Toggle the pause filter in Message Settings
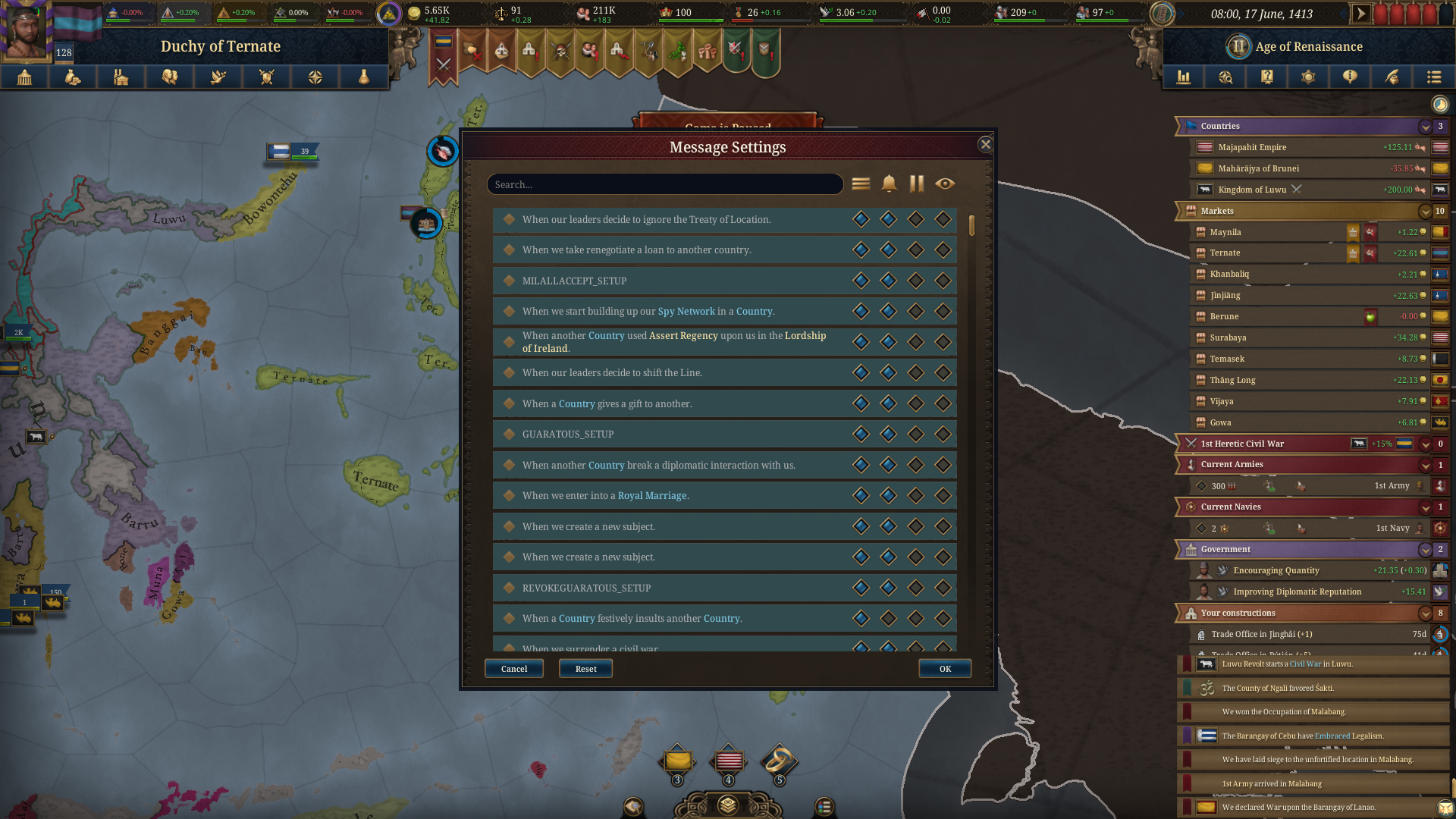Viewport: 1456px width, 819px height. pyautogui.click(x=915, y=184)
